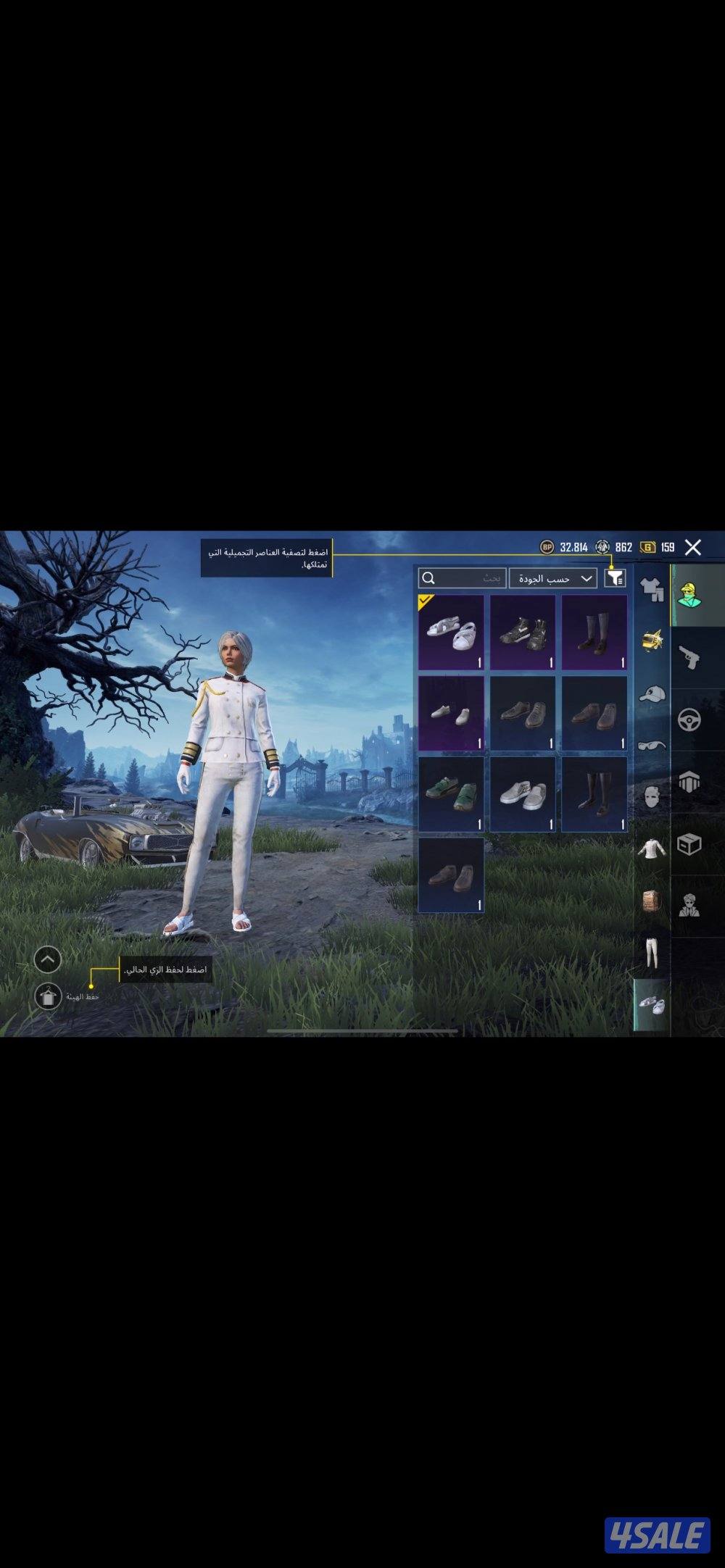Select the equipped white sandals slot
Viewport: 725px width, 1568px height.
coord(451,632)
